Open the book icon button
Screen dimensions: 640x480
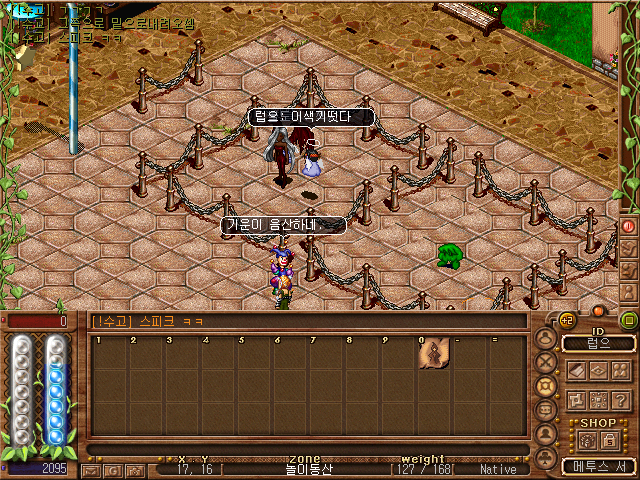[x=576, y=370]
